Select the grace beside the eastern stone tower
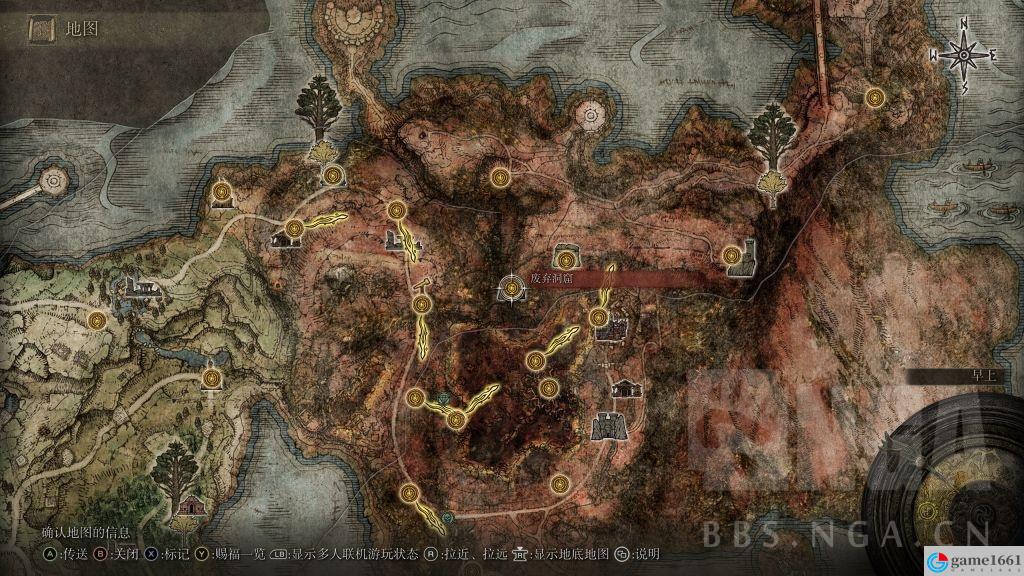 [x=735, y=256]
